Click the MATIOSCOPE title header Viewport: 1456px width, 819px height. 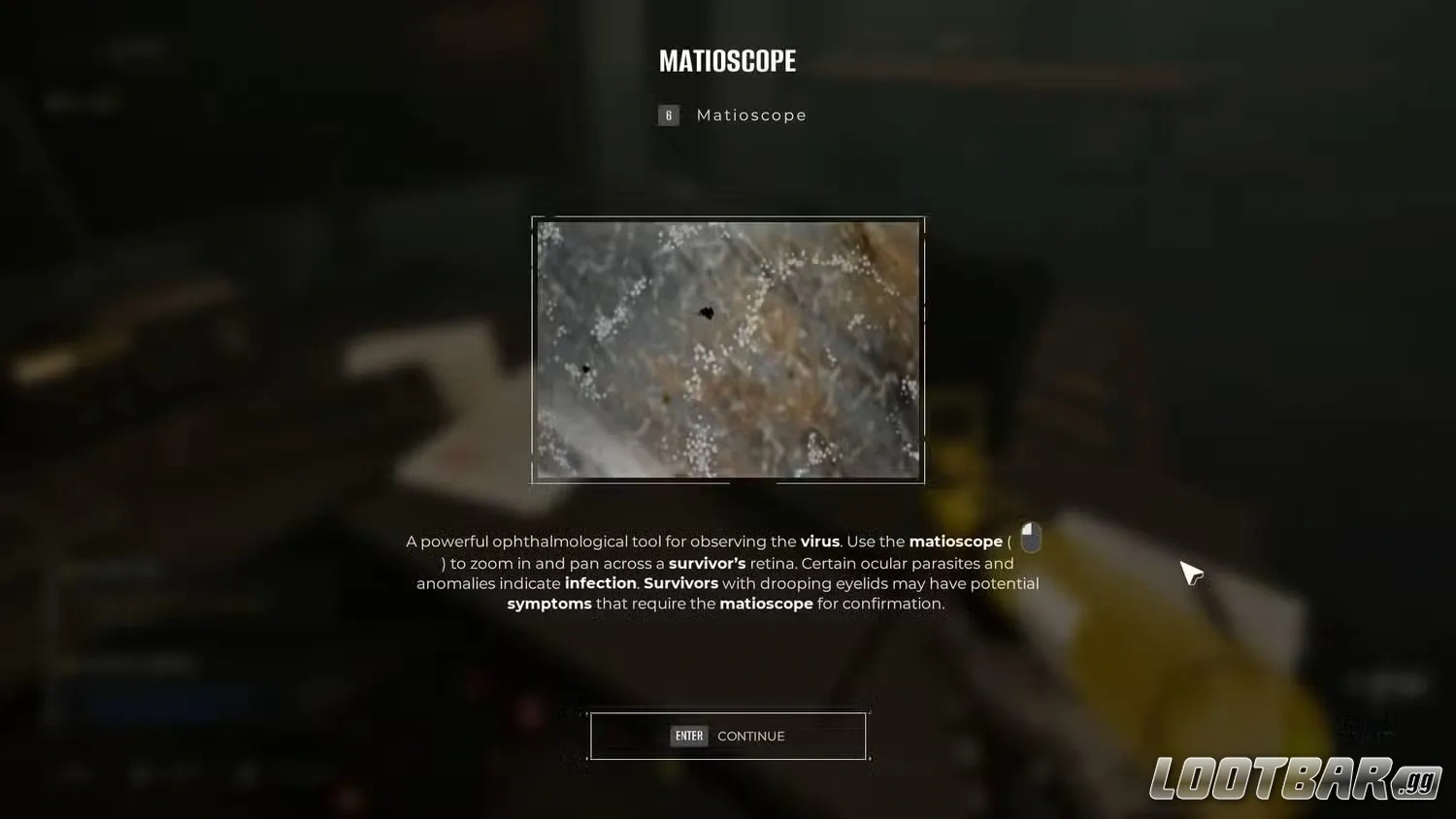727,60
